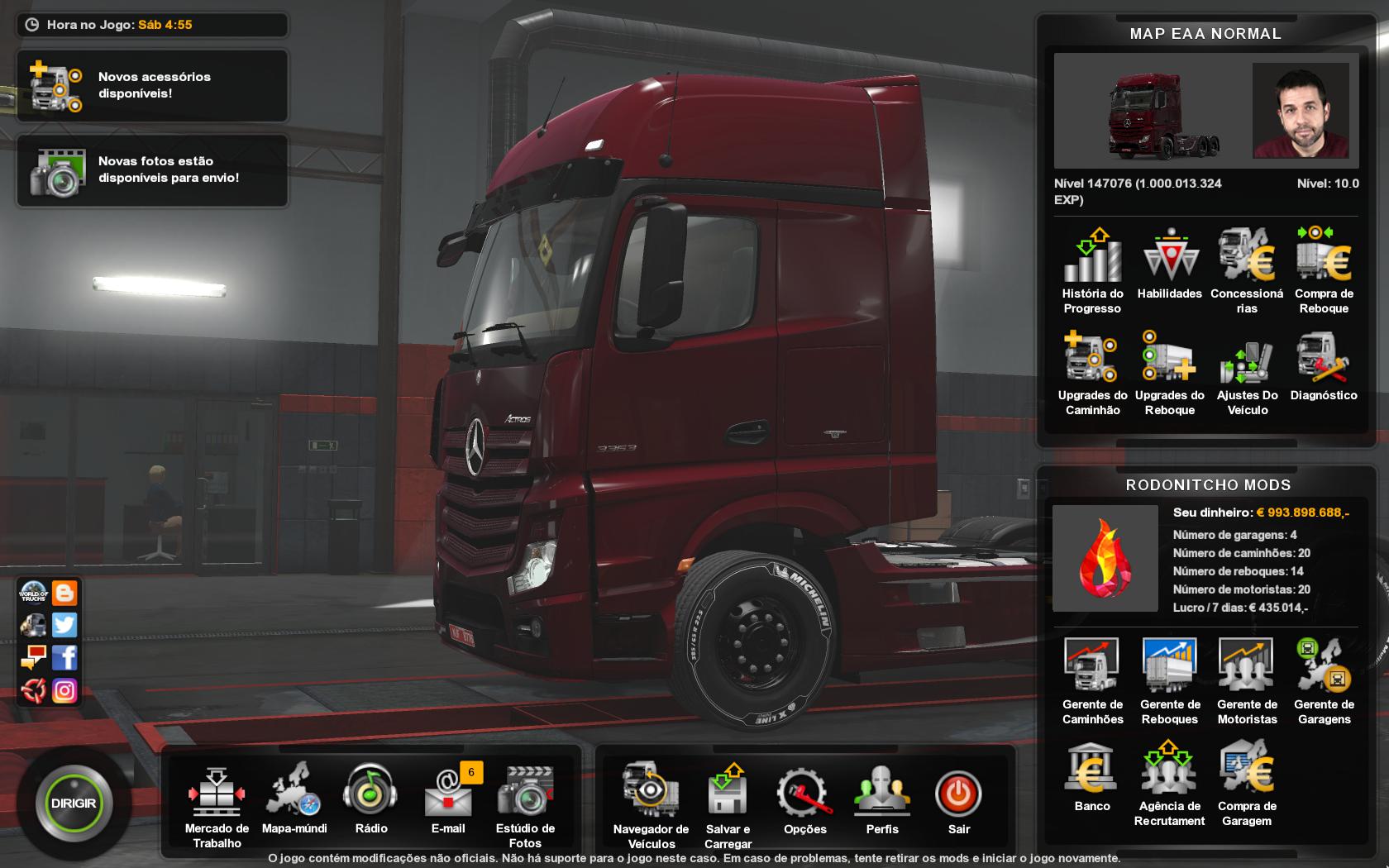Open the Instagram social link
The width and height of the screenshot is (1389, 868).
tap(64, 690)
